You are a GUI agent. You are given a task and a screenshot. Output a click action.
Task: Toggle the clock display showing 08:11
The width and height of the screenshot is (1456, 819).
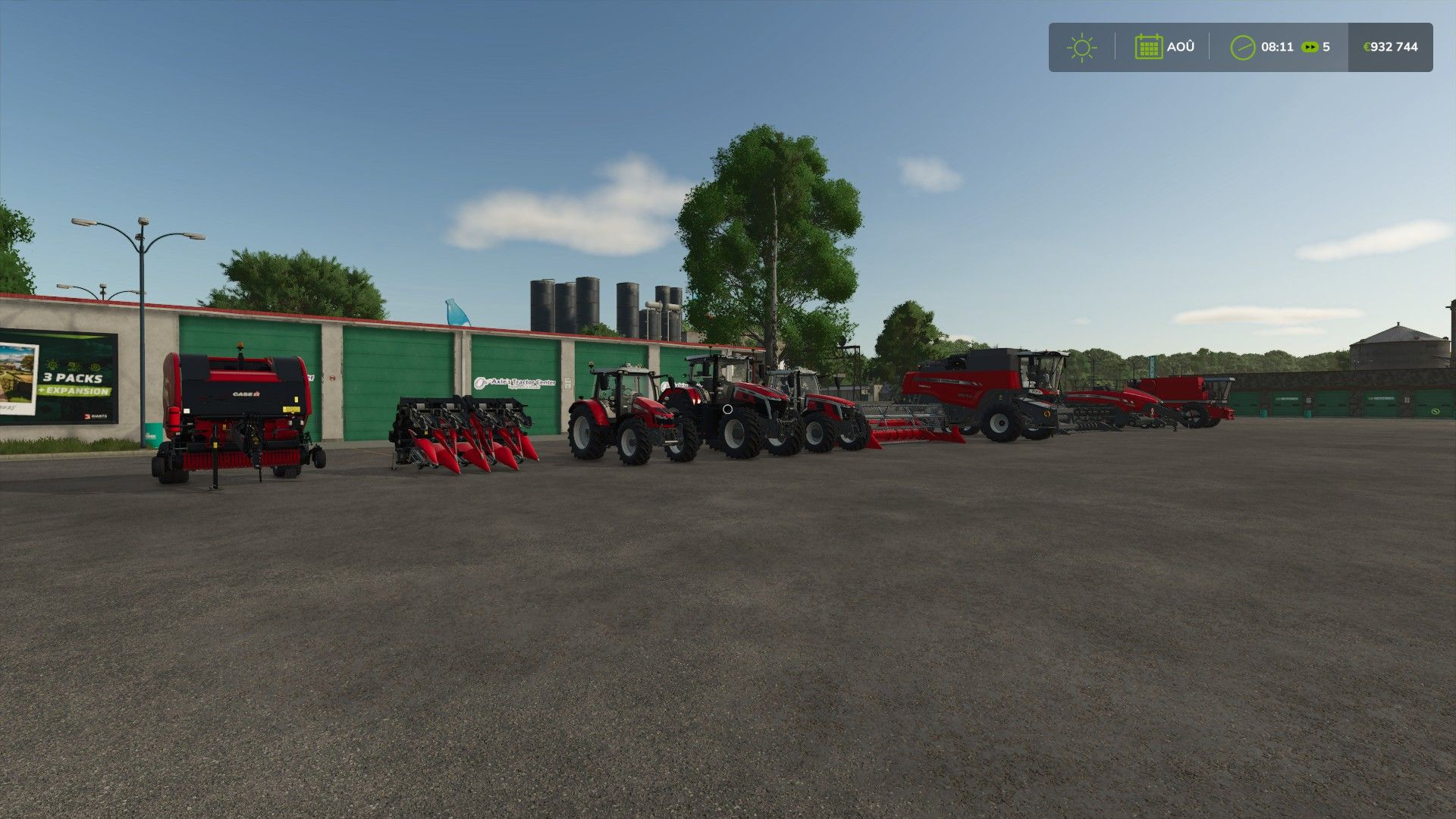1277,46
